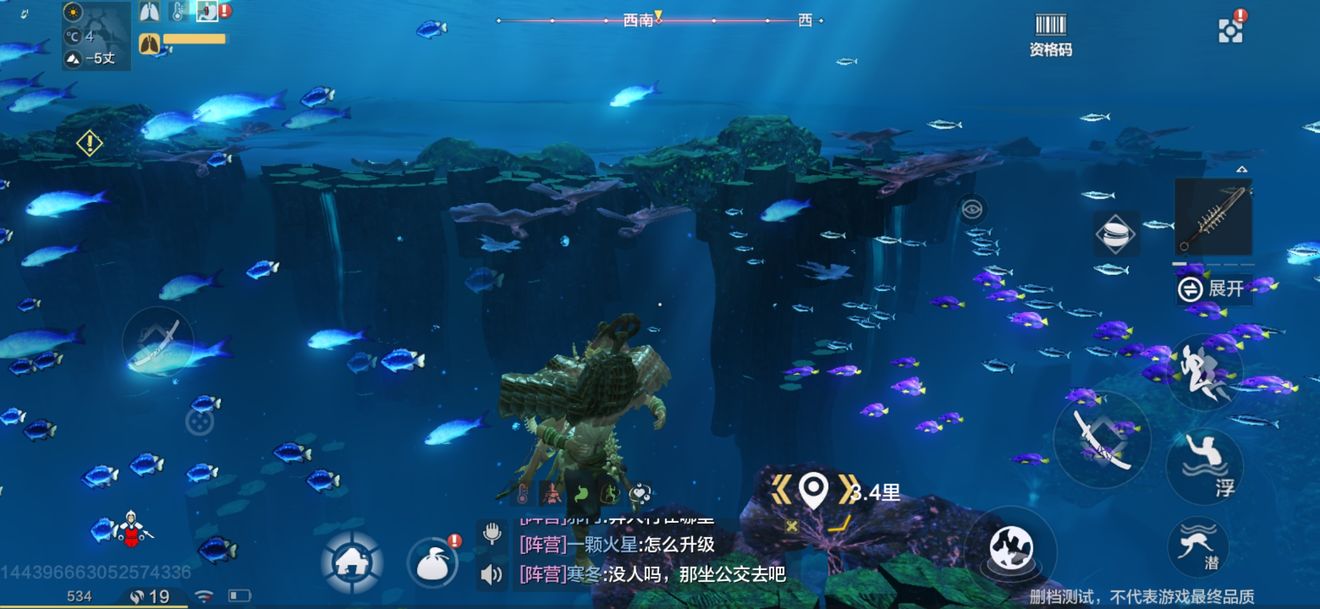Toggle the voice microphone icon
The height and width of the screenshot is (609, 1320).
click(491, 532)
